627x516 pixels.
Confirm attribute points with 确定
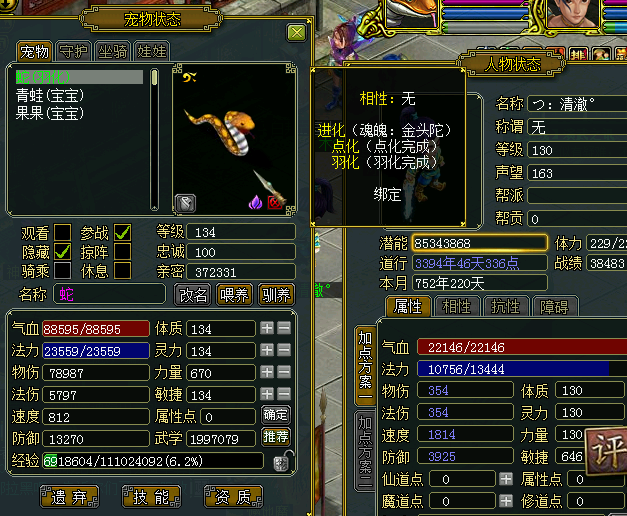pyautogui.click(x=276, y=415)
